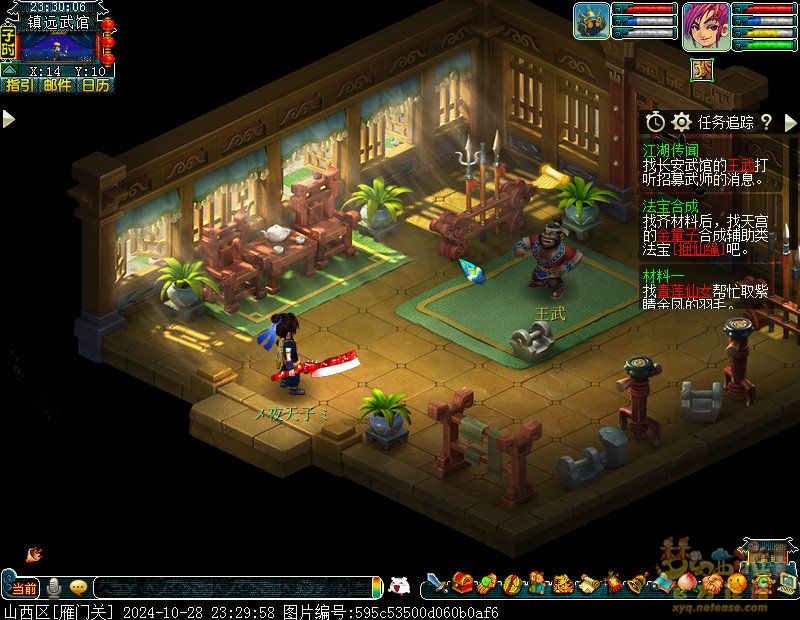800x620 pixels.
Task: Open the 指引 guide button
Action: pyautogui.click(x=19, y=86)
